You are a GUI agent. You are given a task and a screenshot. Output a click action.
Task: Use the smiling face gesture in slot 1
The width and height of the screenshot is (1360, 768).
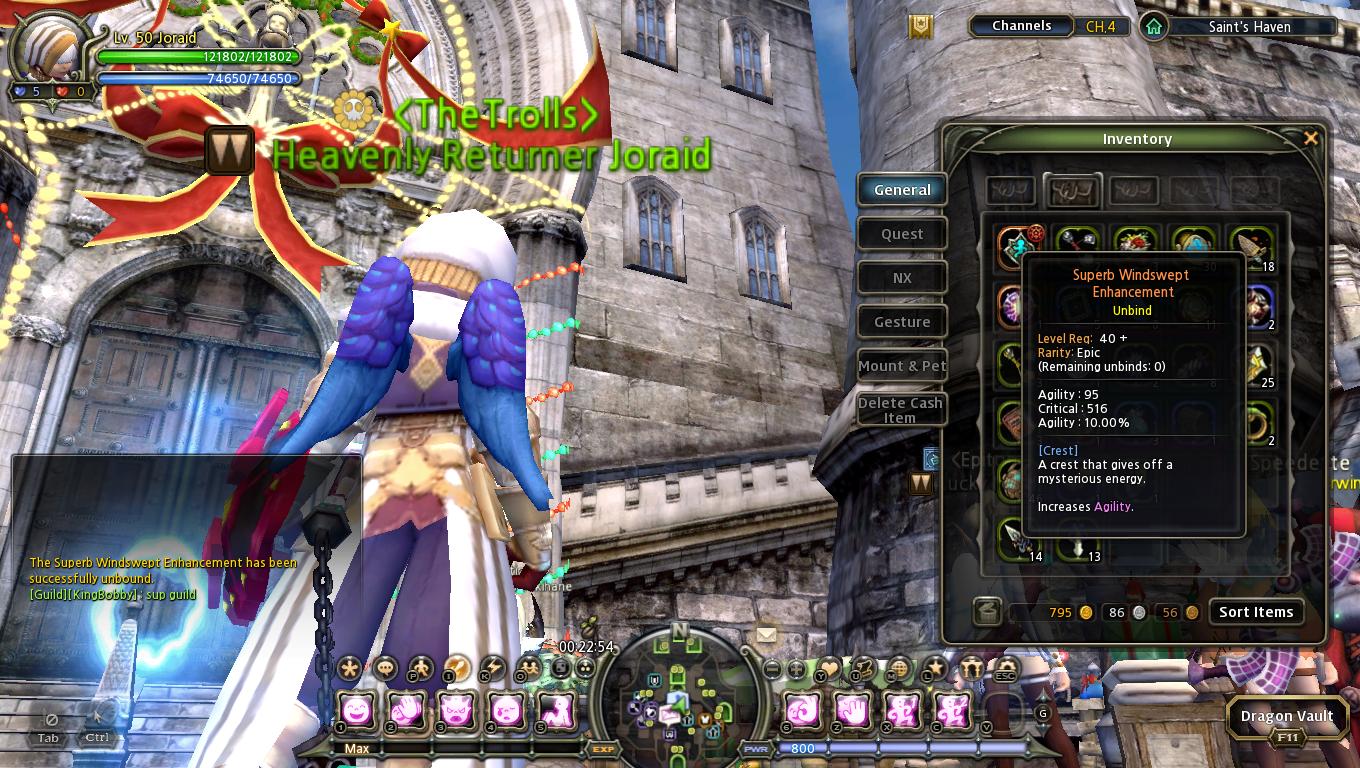359,710
